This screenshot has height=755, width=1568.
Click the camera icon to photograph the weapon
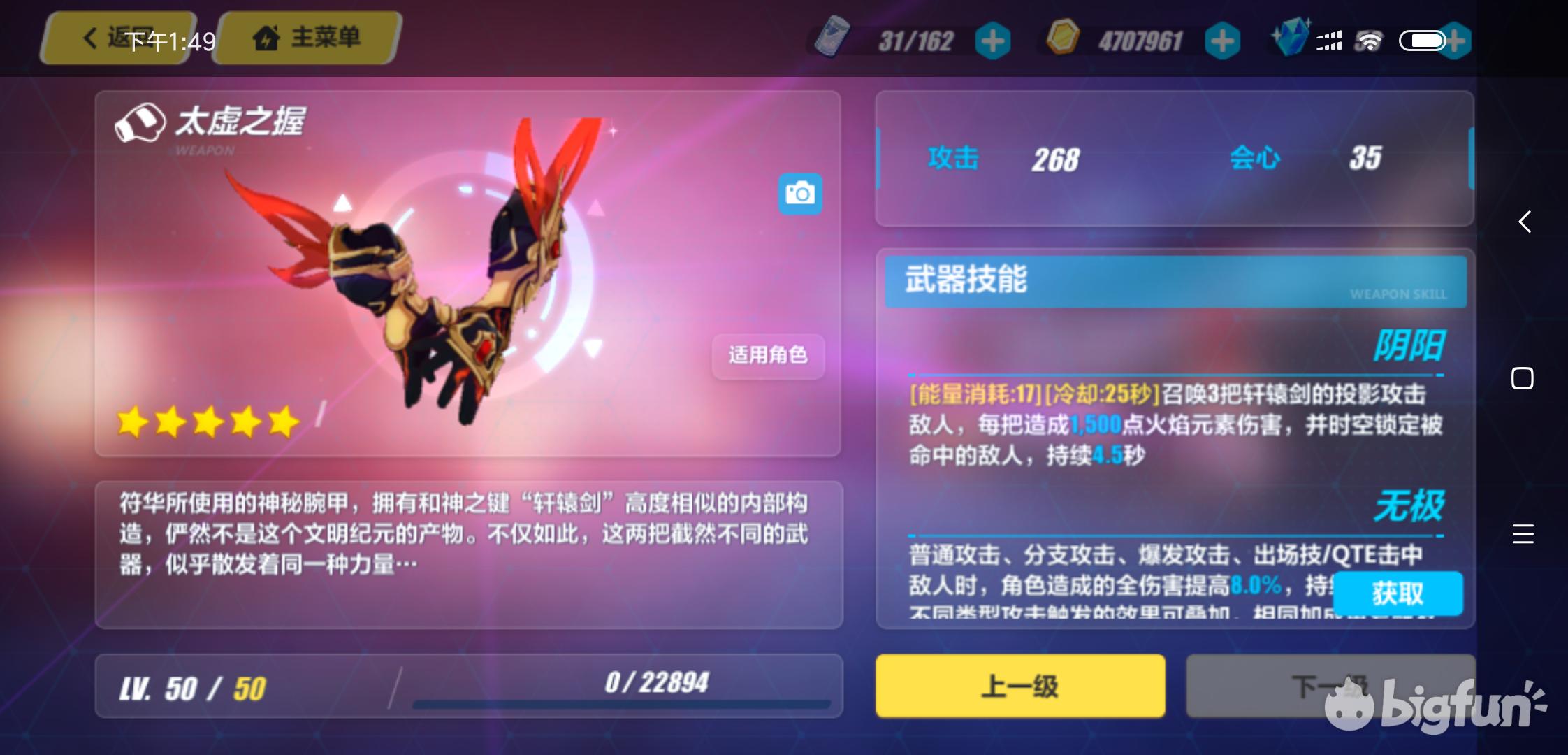(x=801, y=194)
